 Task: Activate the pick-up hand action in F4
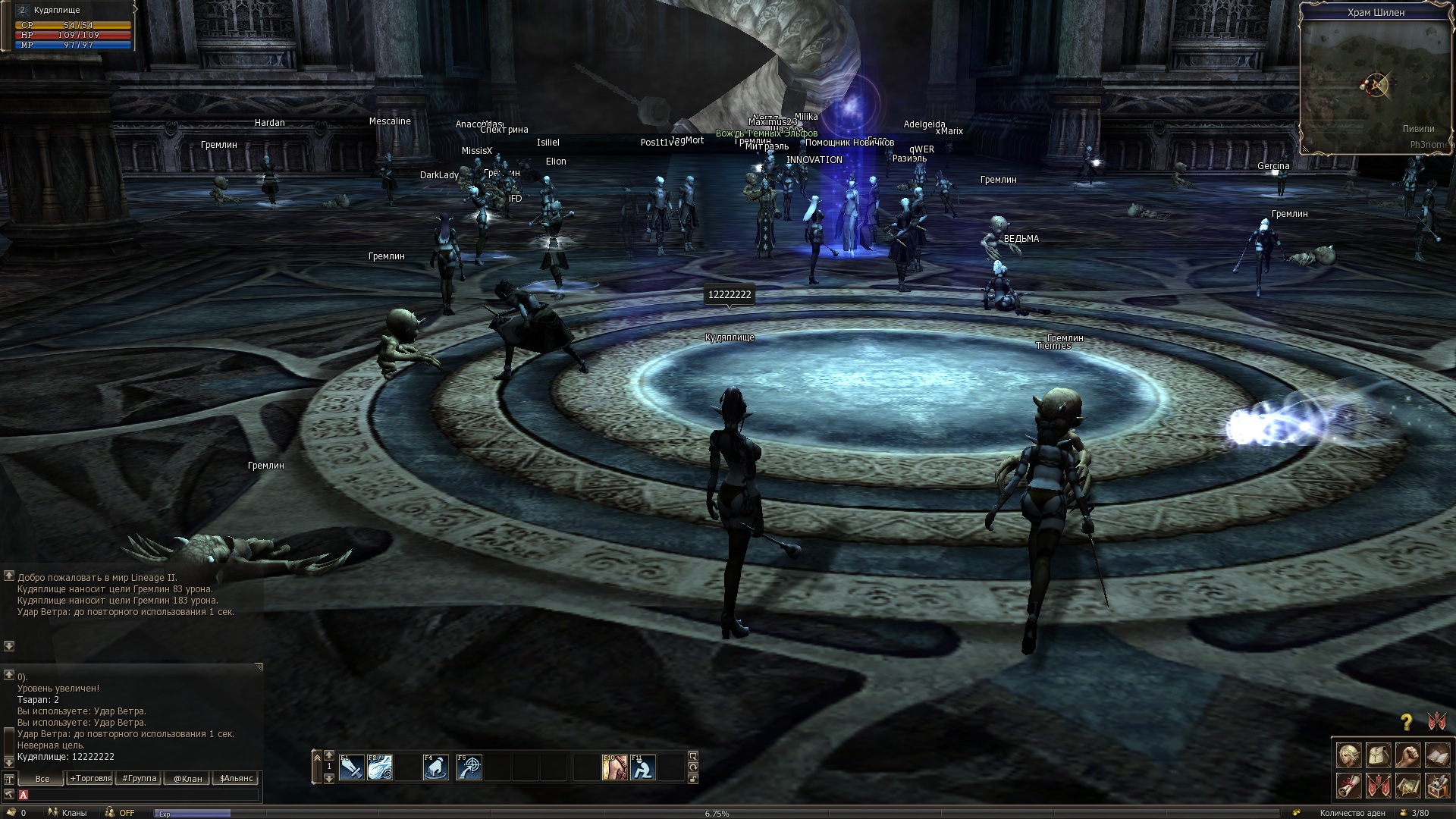coord(436,767)
